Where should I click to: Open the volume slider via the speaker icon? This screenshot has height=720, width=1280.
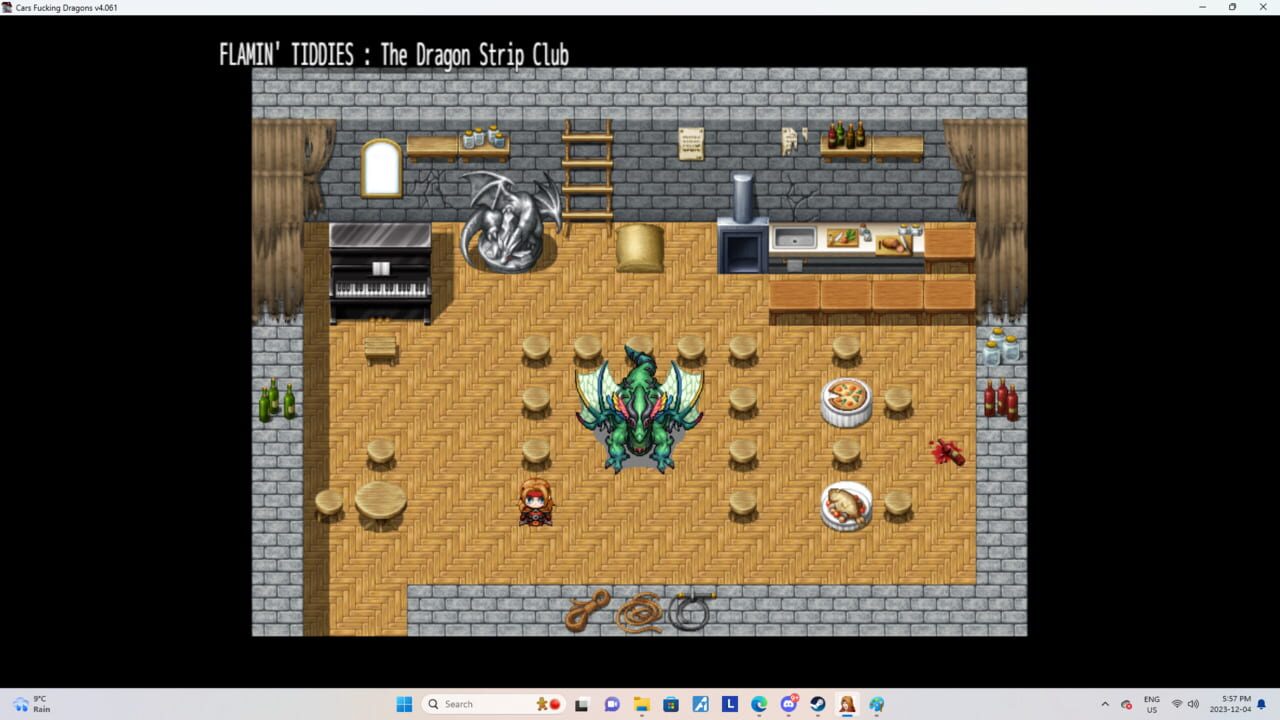pyautogui.click(x=1194, y=703)
